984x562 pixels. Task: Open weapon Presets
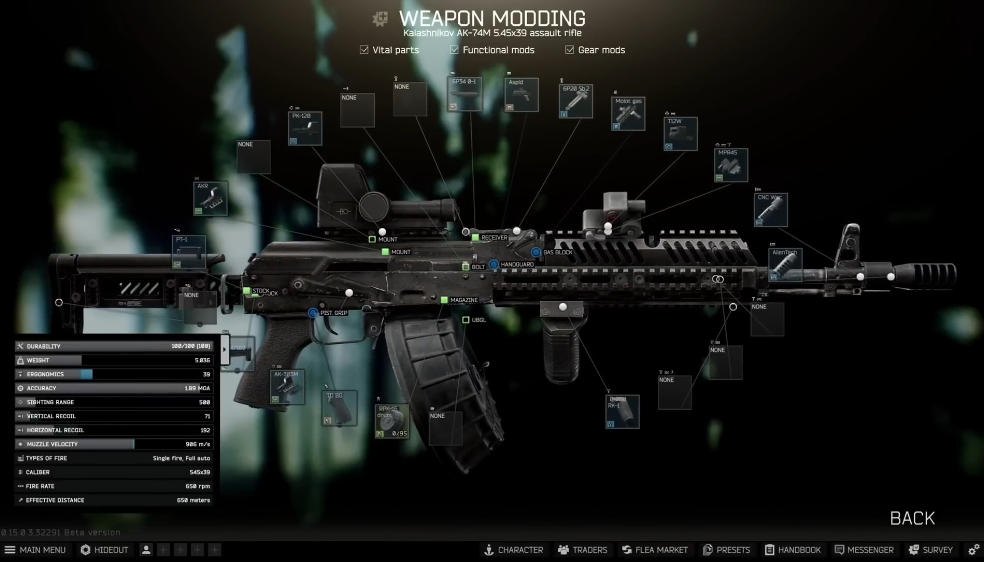pyautogui.click(x=727, y=550)
